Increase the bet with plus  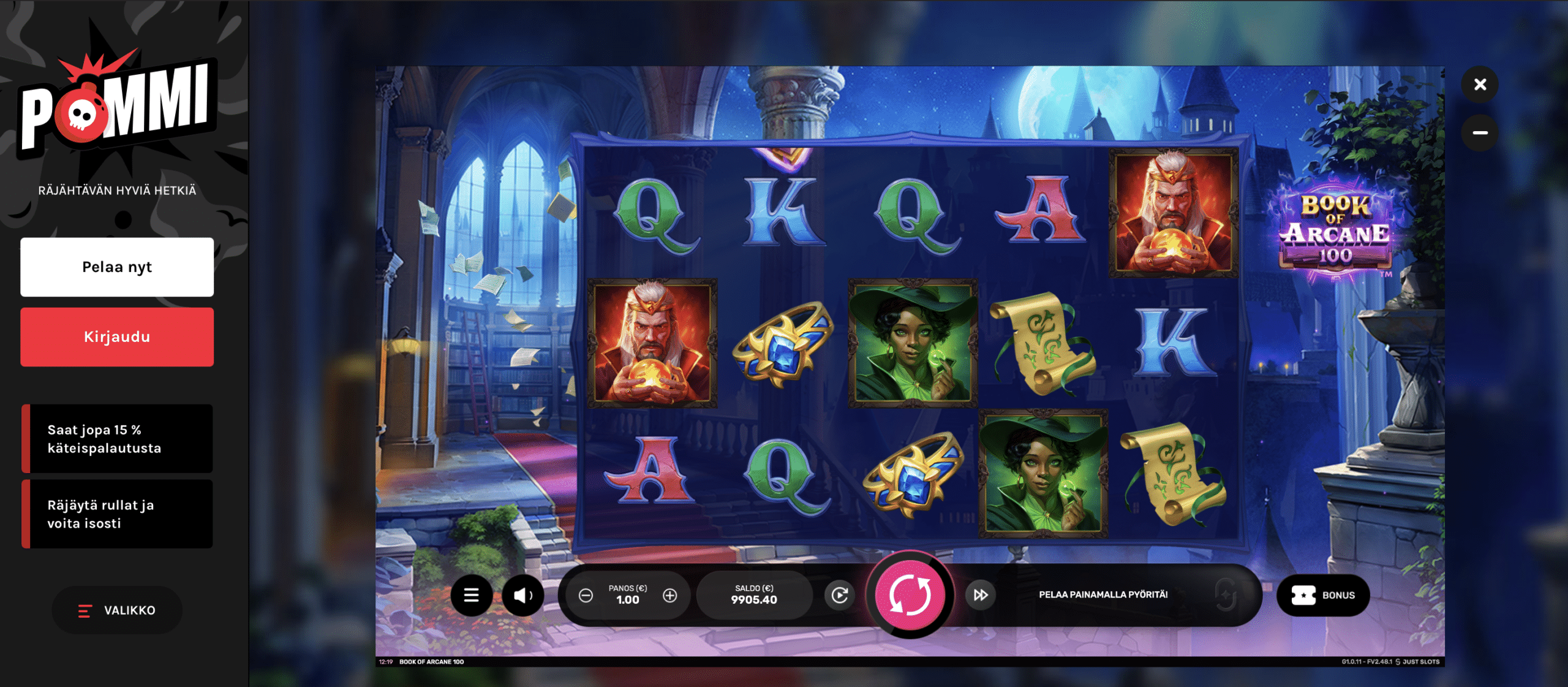pyautogui.click(x=670, y=595)
